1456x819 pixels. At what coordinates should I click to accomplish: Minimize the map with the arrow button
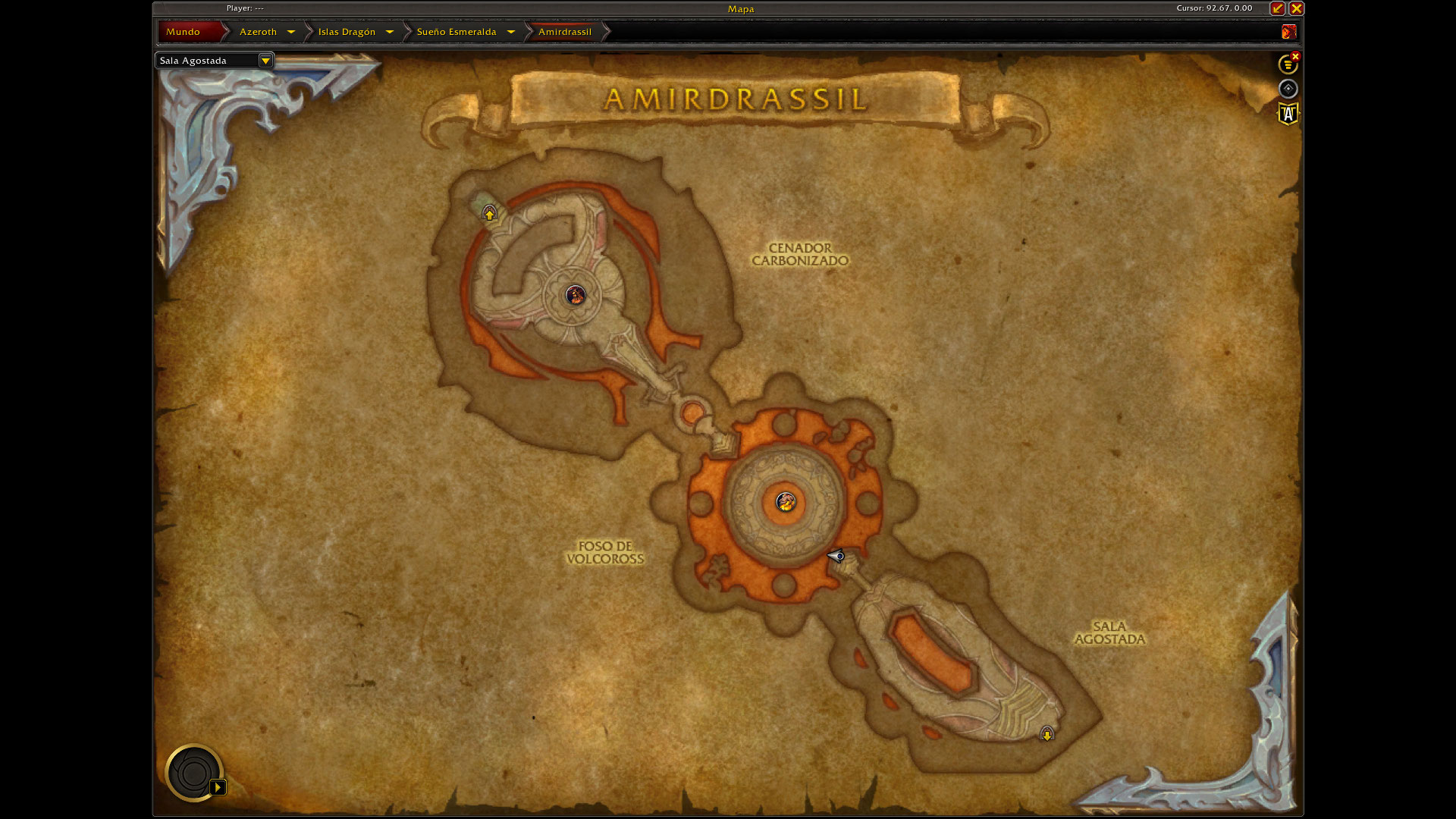(x=1278, y=8)
